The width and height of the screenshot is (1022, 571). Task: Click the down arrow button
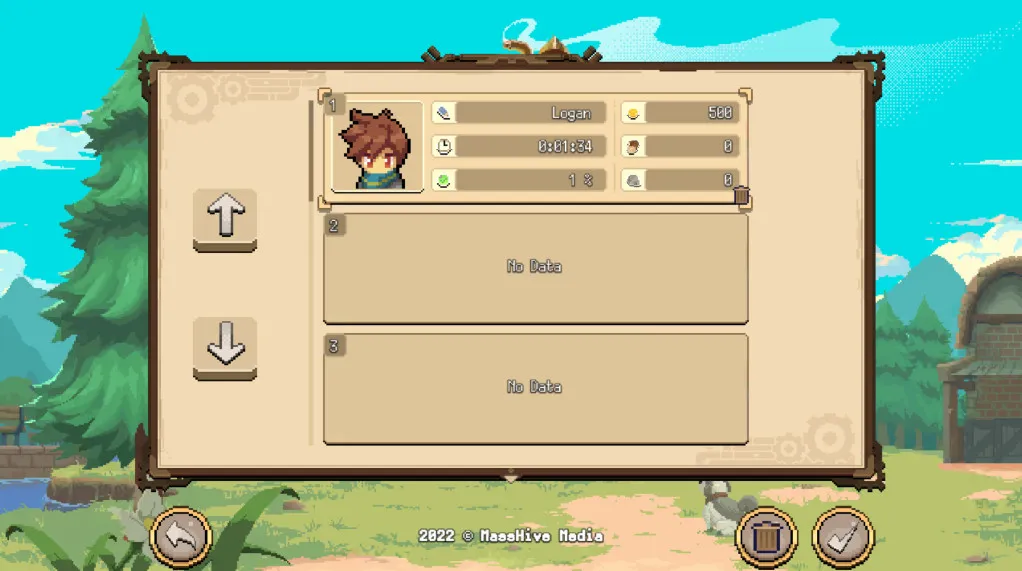(225, 346)
